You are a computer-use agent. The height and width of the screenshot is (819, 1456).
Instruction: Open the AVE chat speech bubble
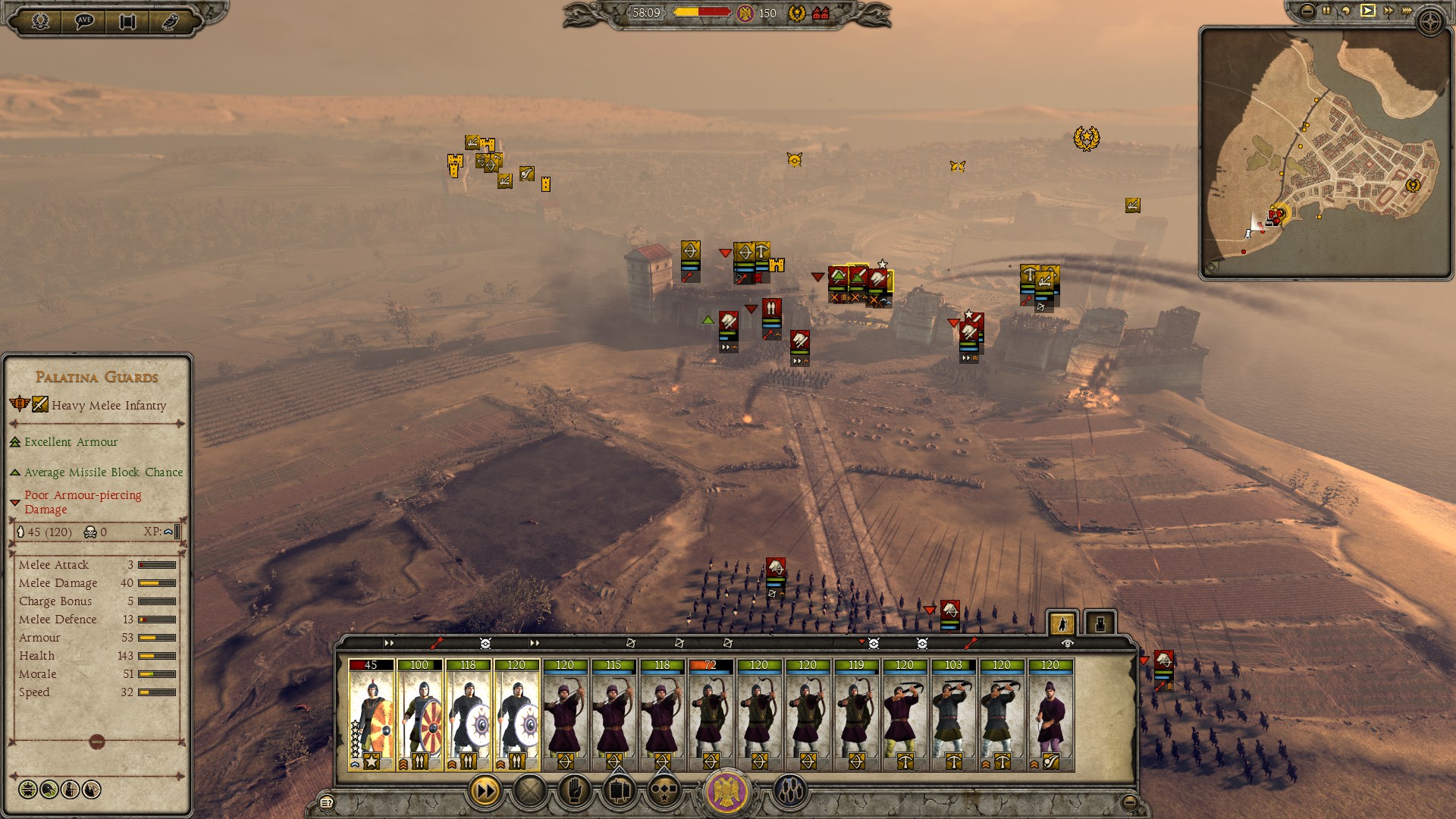[84, 20]
